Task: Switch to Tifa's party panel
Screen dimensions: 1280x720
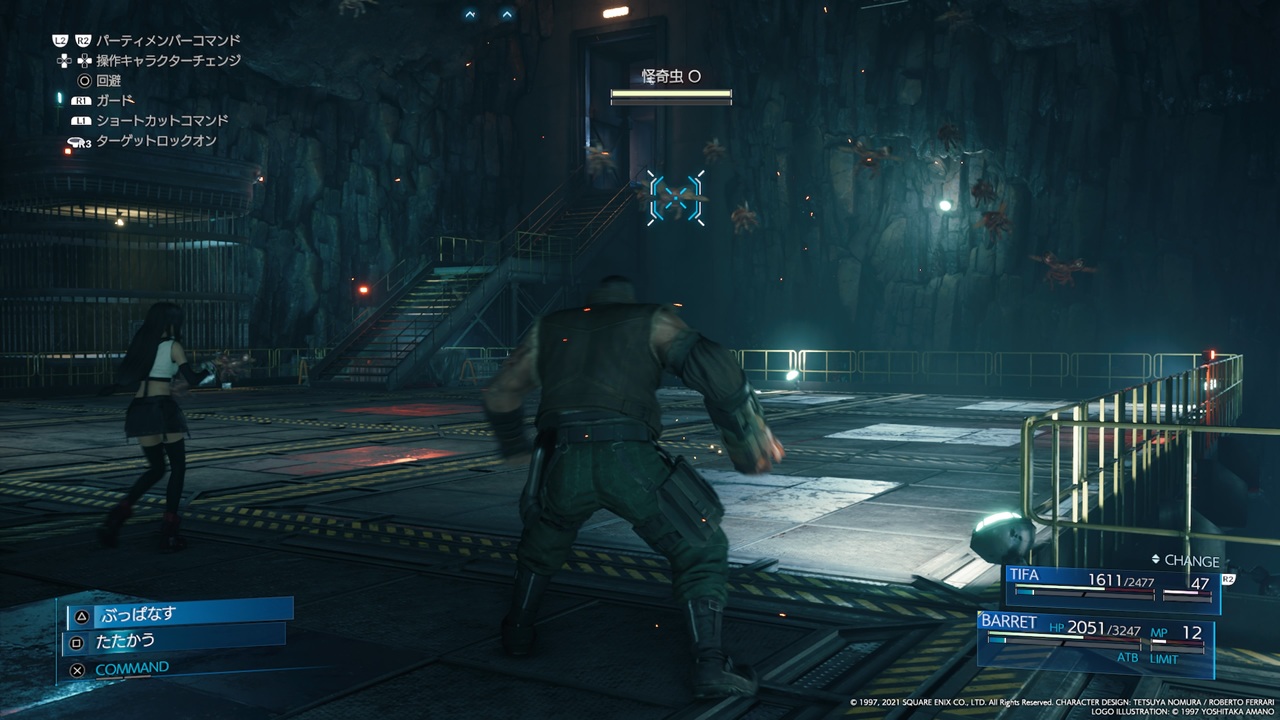Action: (1112, 589)
